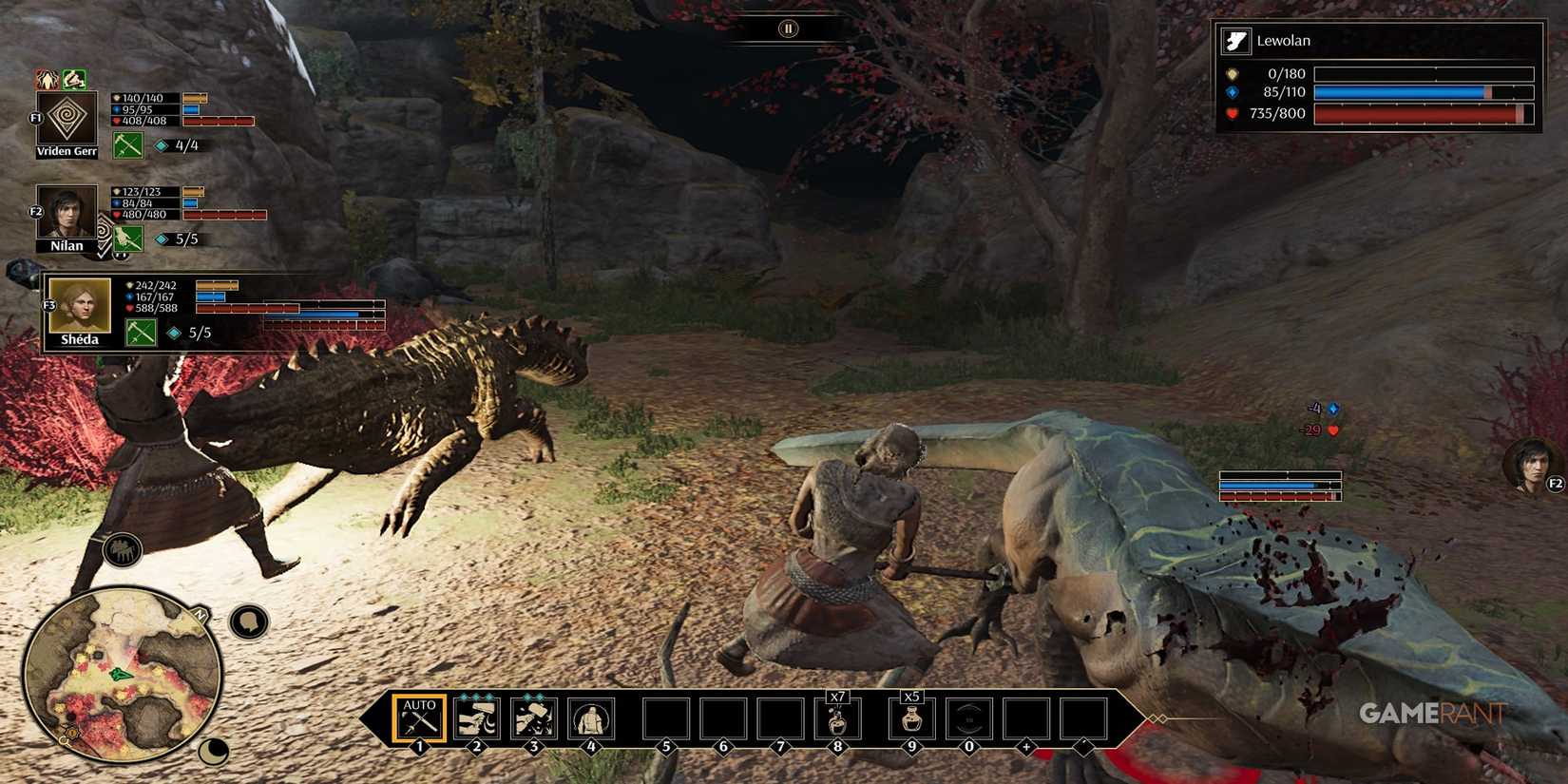This screenshot has width=1568, height=784.
Task: Toggle the green buff icon above Vriden Gerr
Action: pos(74,78)
